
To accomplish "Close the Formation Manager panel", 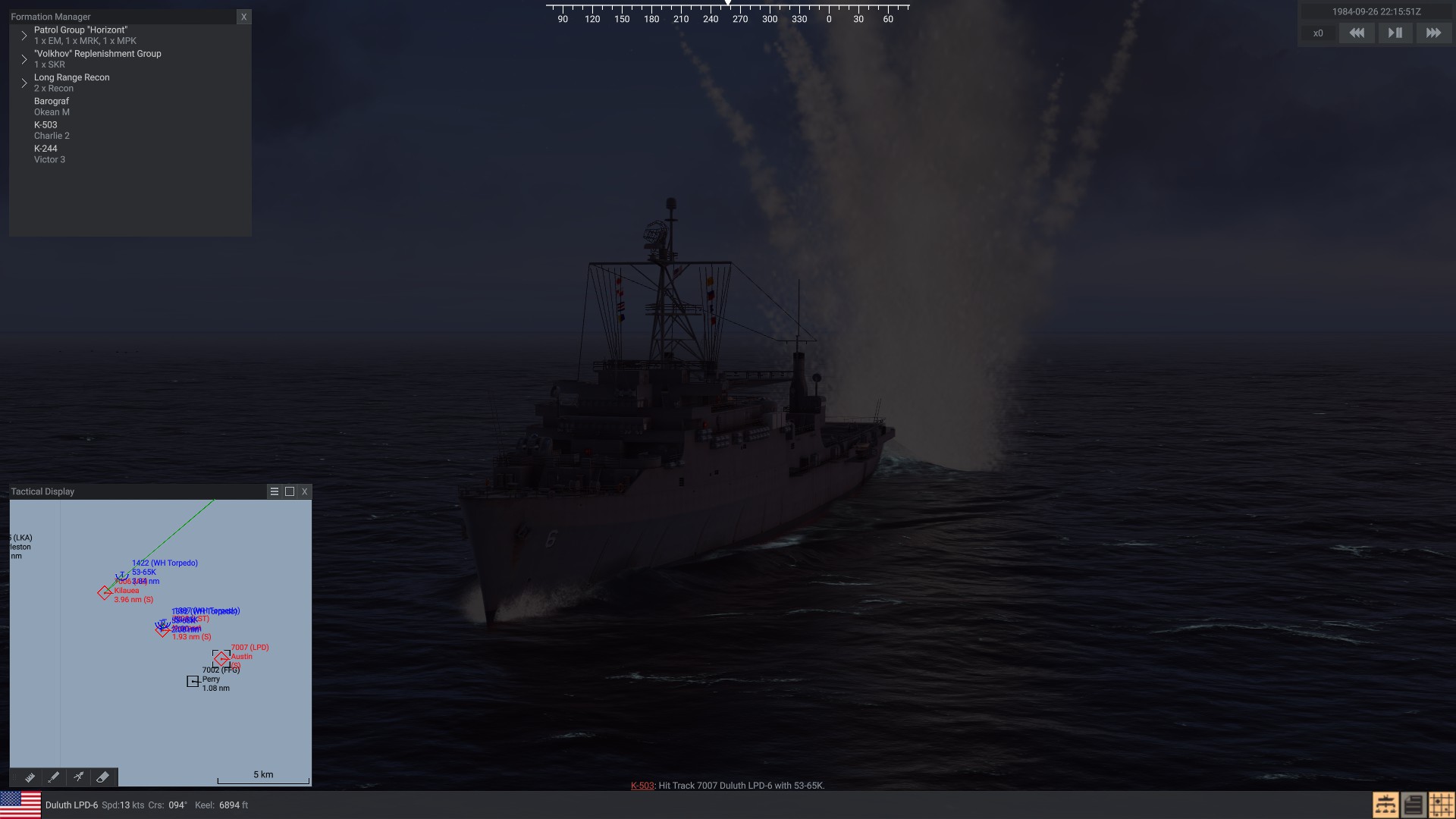I will coord(243,17).
